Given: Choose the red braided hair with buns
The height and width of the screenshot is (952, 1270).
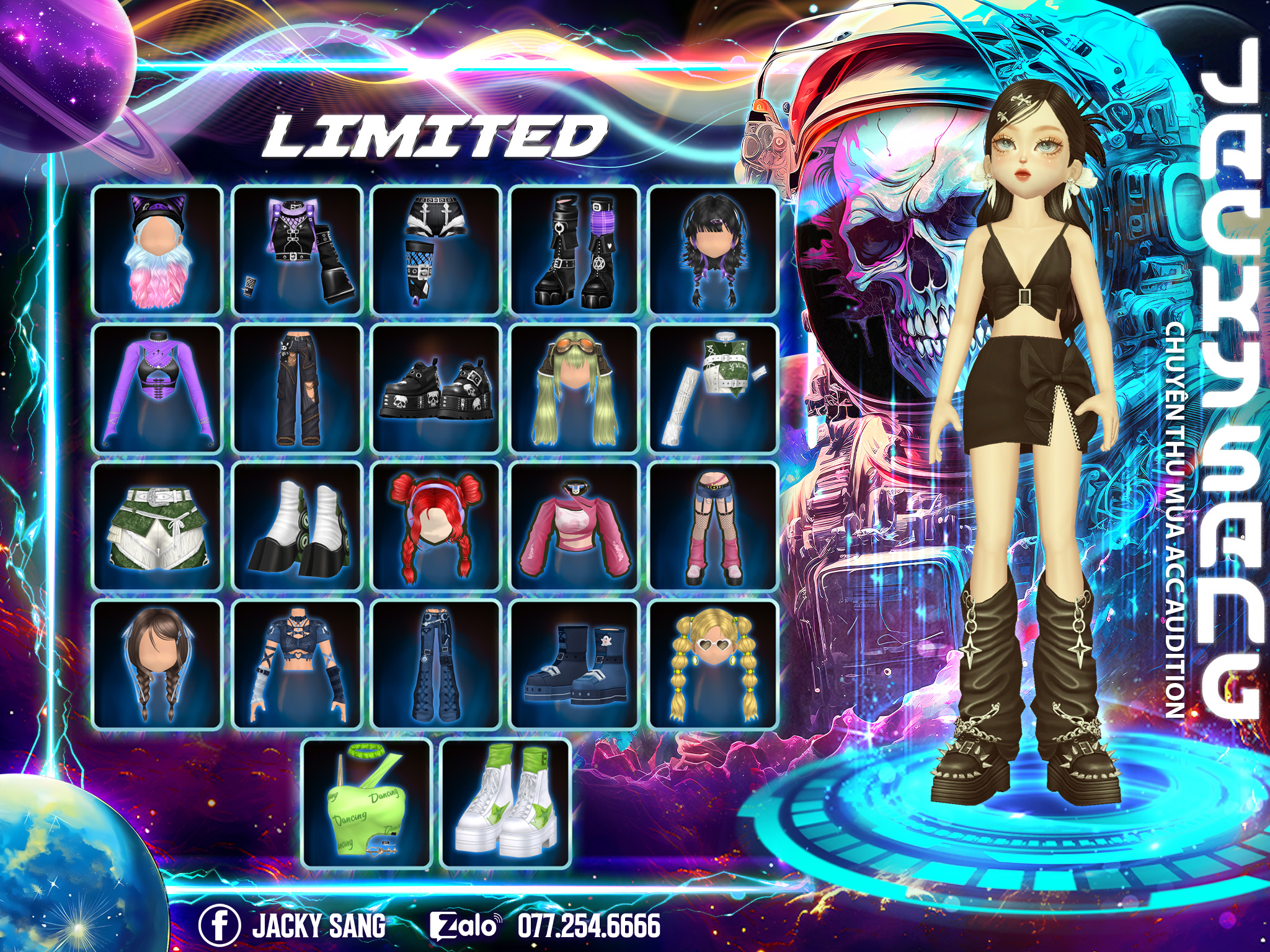Looking at the screenshot, I should click(x=436, y=527).
